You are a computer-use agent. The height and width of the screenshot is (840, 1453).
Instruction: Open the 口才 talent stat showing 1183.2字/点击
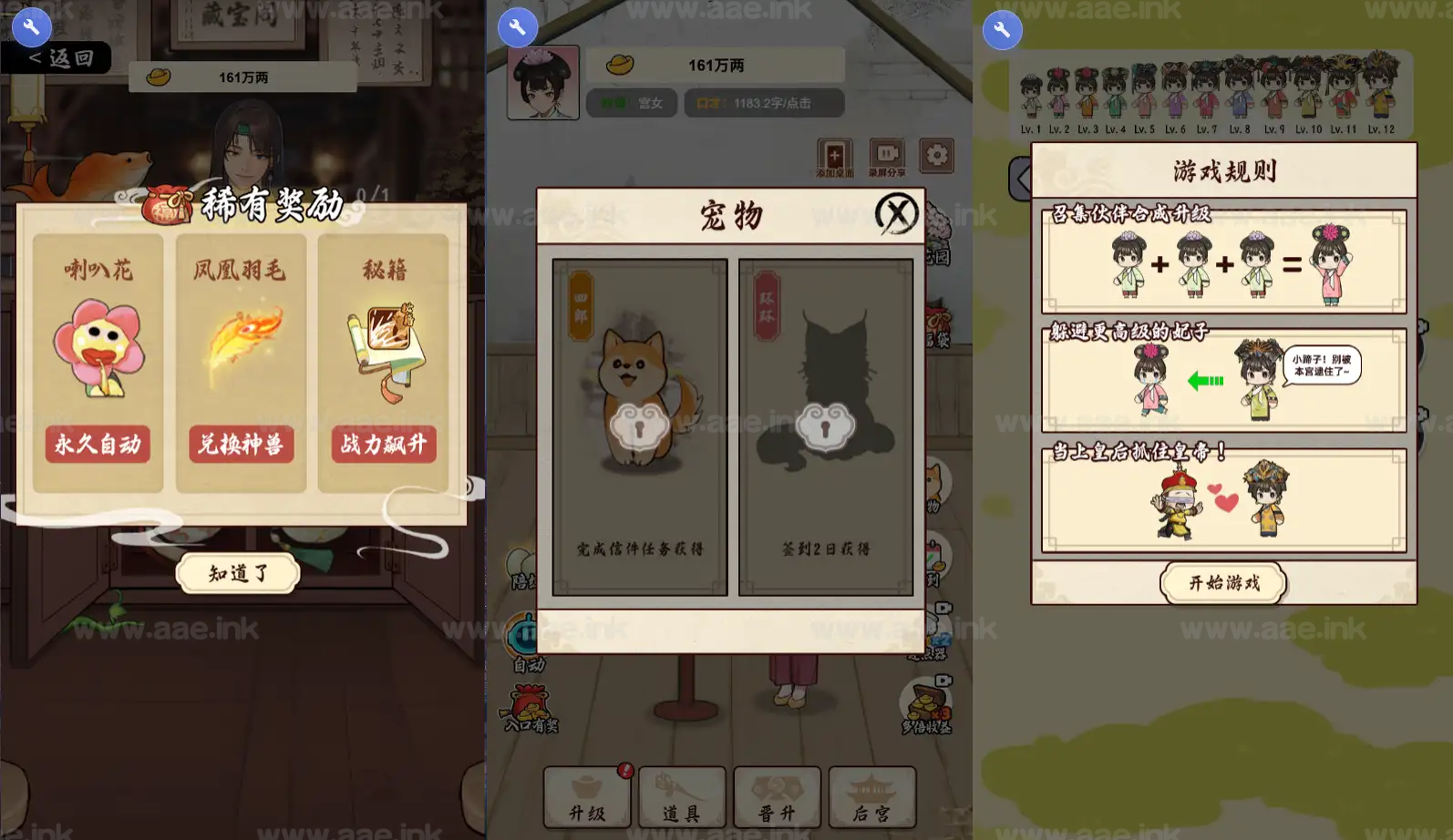(763, 103)
